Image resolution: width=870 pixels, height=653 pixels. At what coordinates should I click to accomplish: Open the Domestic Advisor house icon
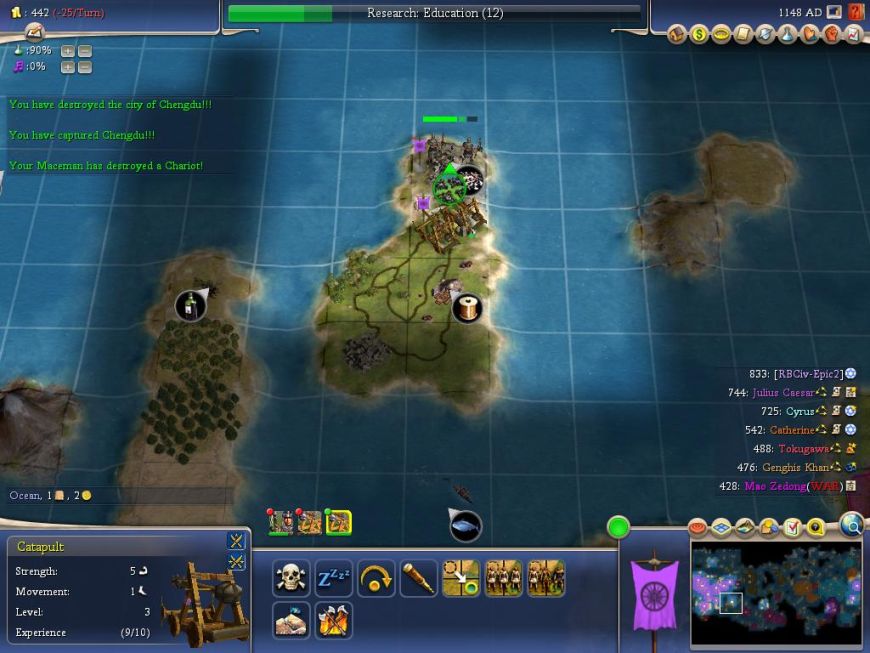[678, 34]
